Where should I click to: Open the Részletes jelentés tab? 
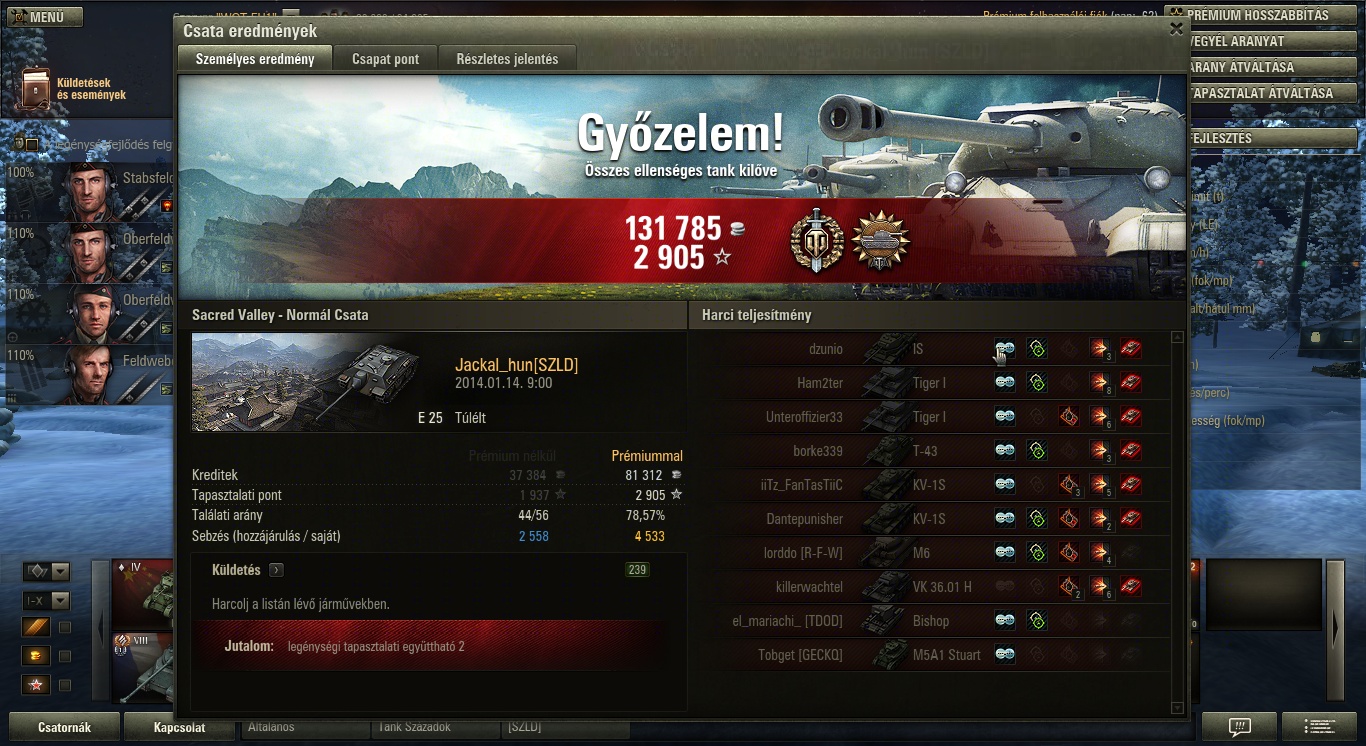tap(507, 59)
